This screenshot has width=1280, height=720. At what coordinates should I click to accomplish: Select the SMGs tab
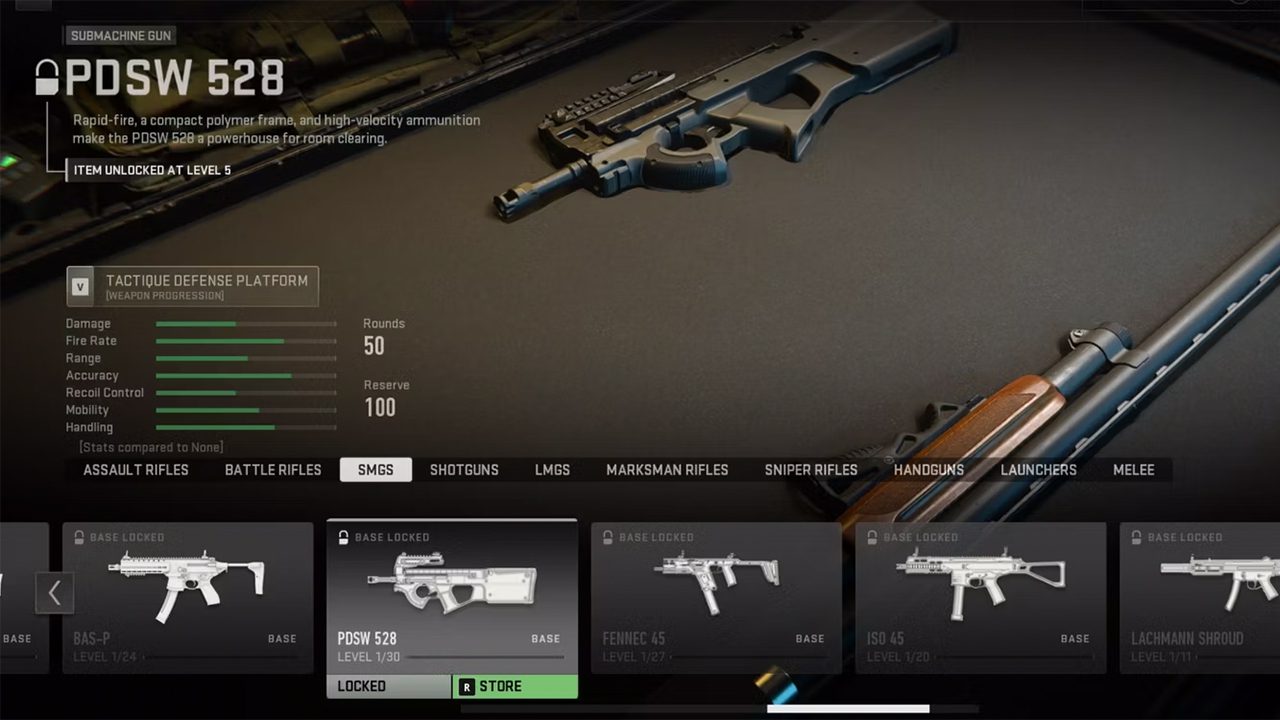(375, 470)
